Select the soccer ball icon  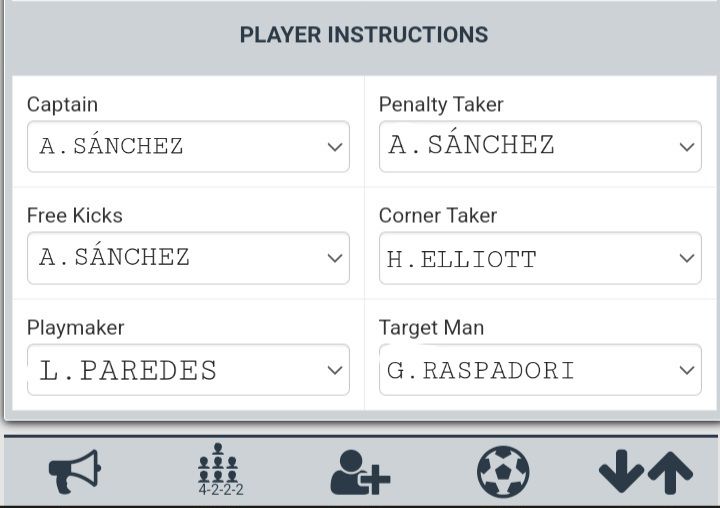[503, 472]
